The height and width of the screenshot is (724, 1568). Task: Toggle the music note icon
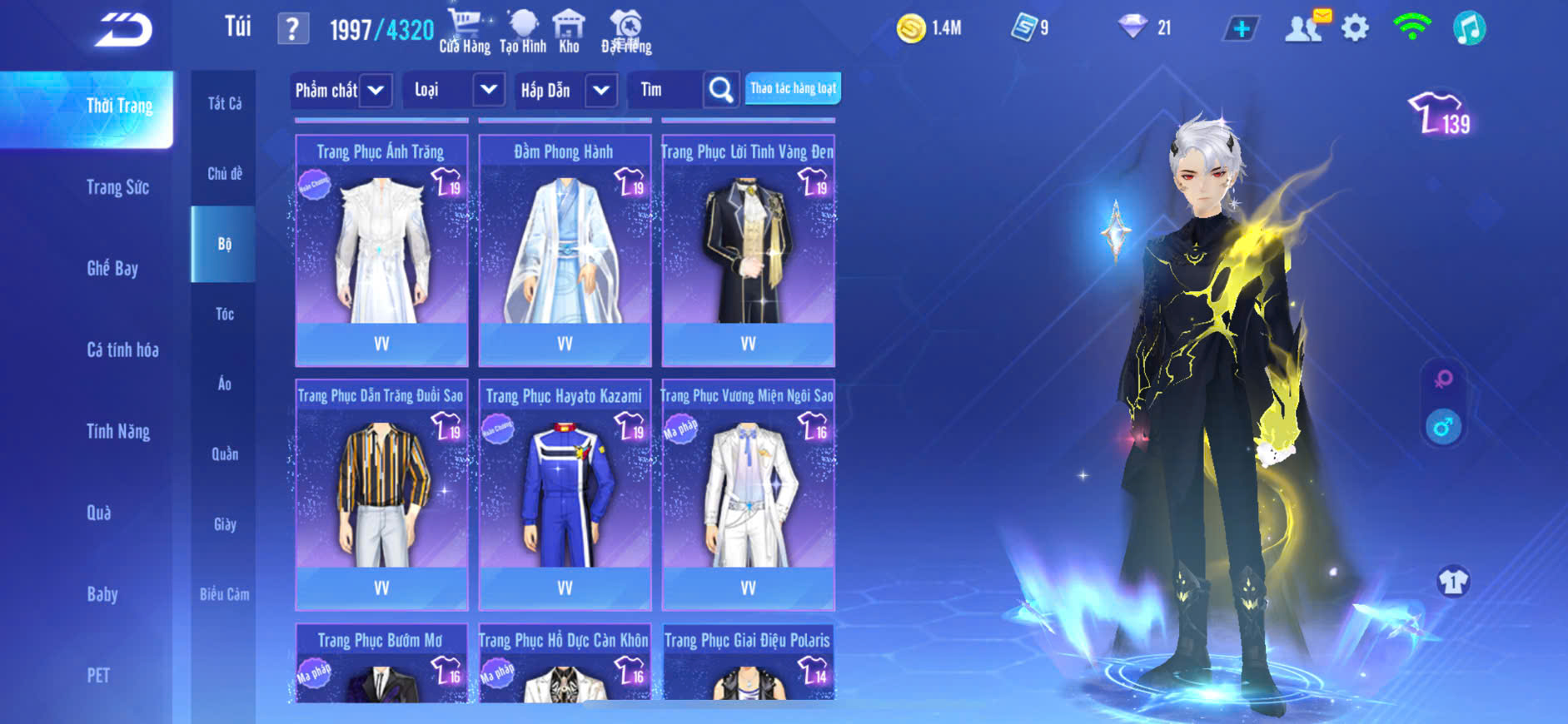coord(1469,28)
